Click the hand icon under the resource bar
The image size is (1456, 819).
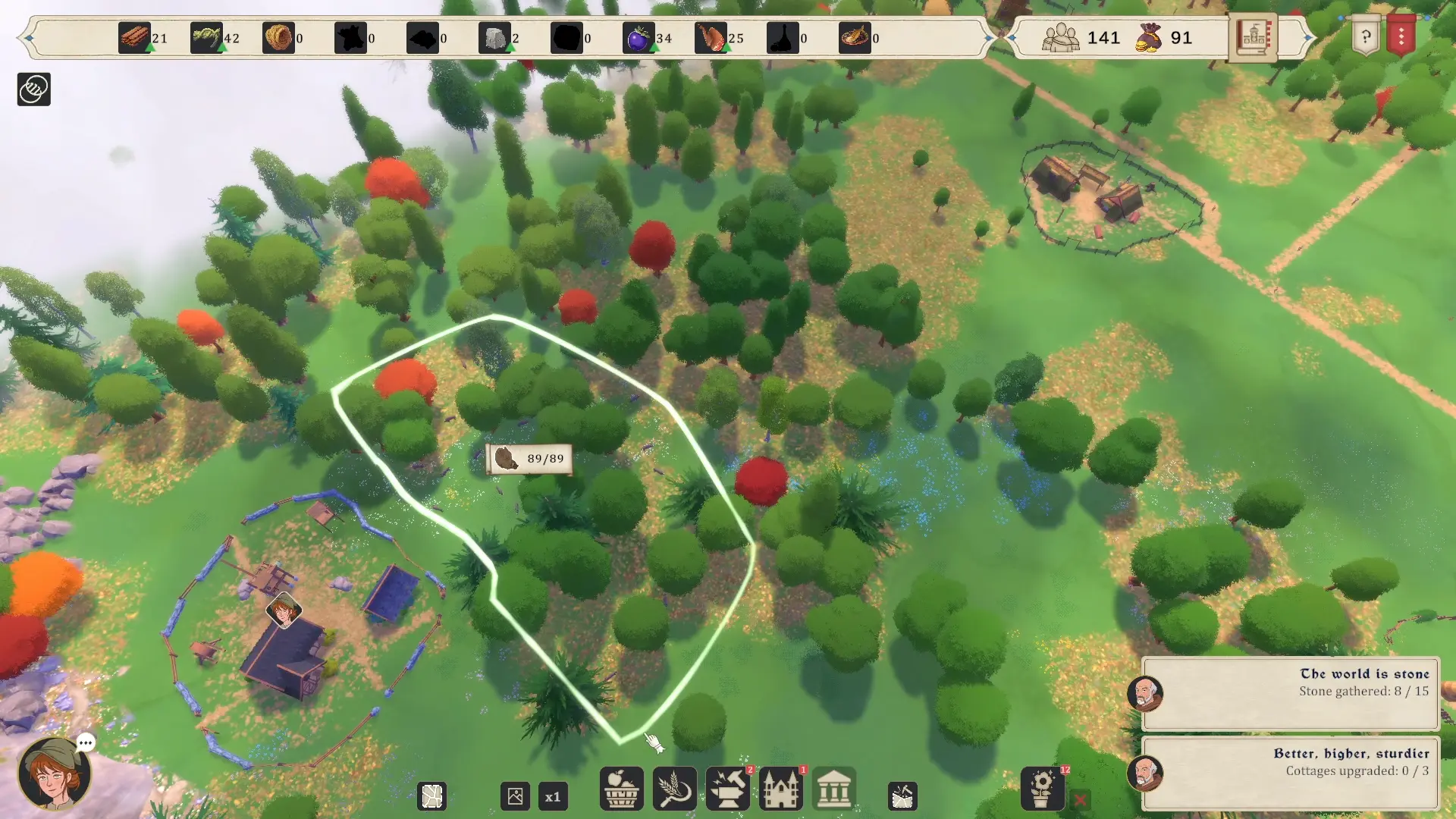(33, 89)
